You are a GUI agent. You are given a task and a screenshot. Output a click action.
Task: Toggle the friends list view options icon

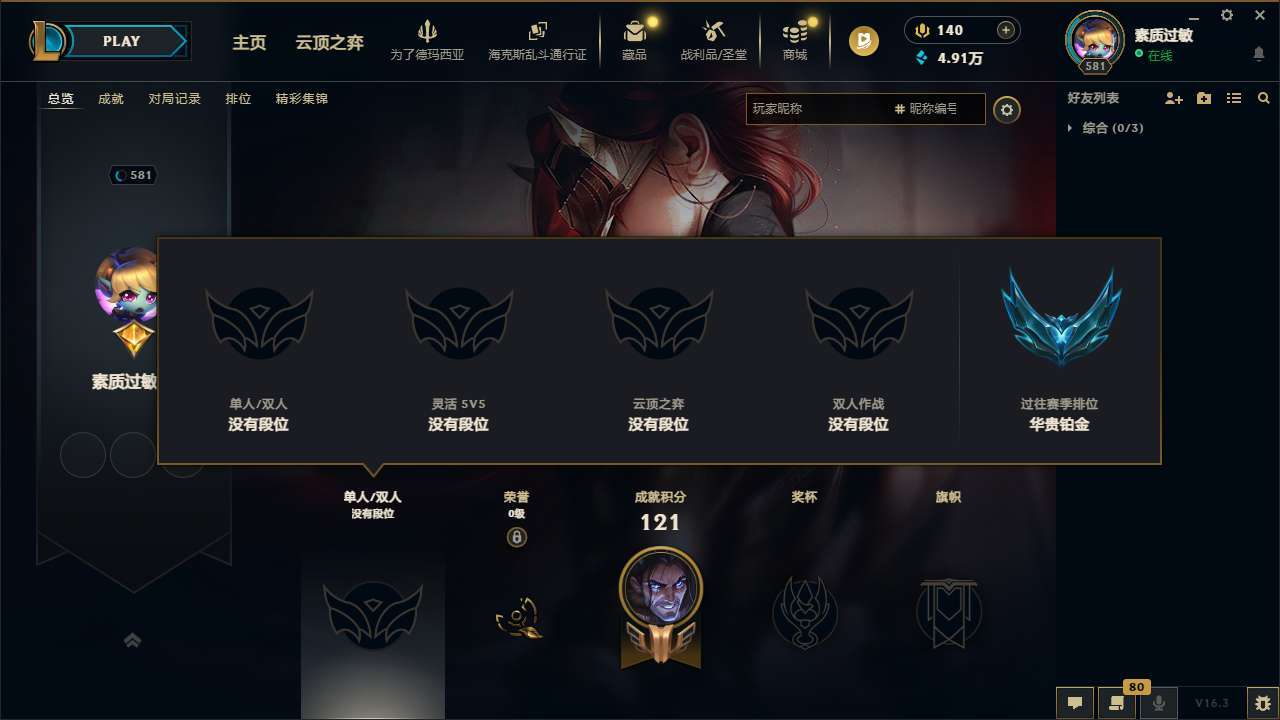click(x=1235, y=98)
